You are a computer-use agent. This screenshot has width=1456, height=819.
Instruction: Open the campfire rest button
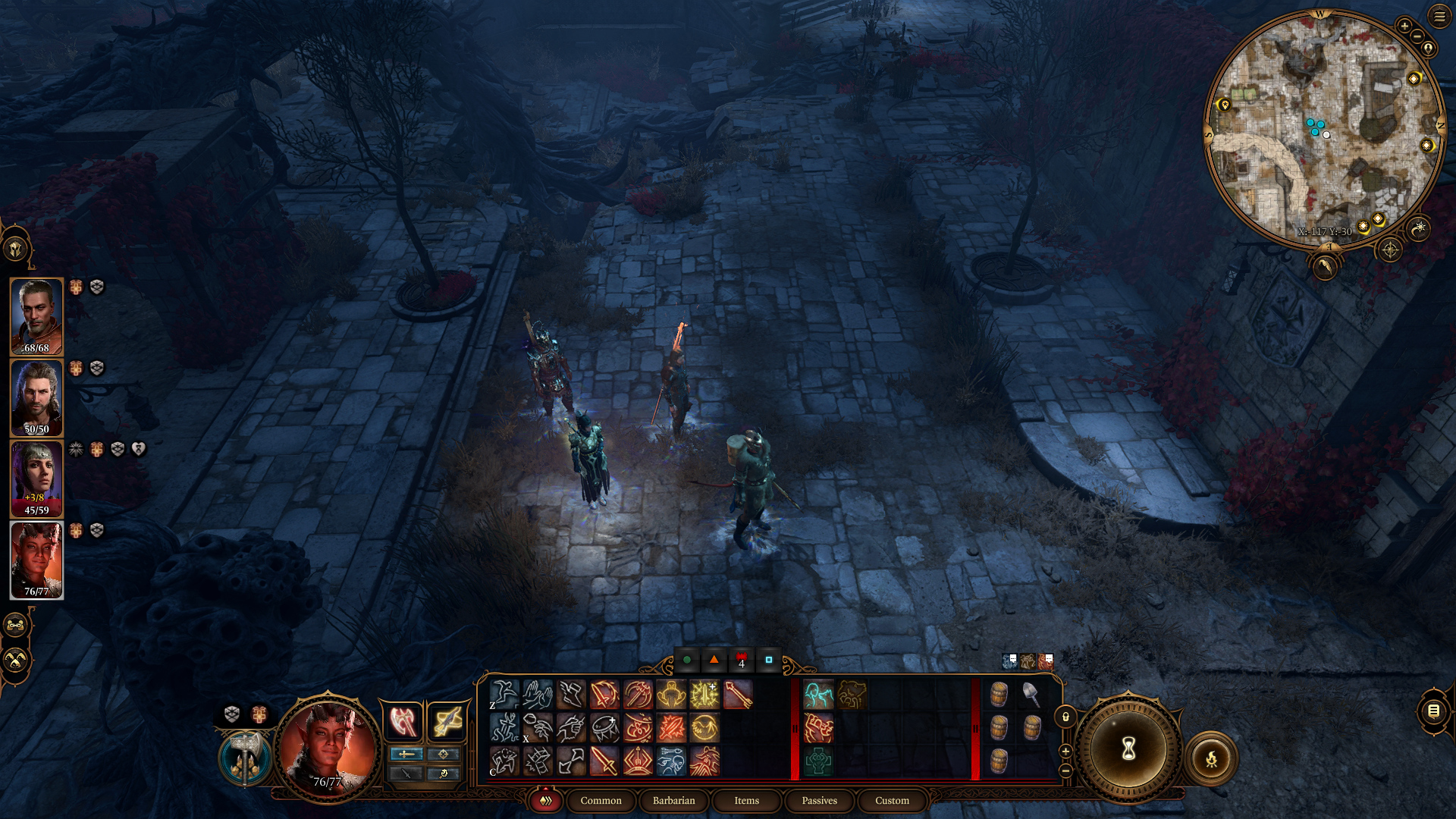1211,758
